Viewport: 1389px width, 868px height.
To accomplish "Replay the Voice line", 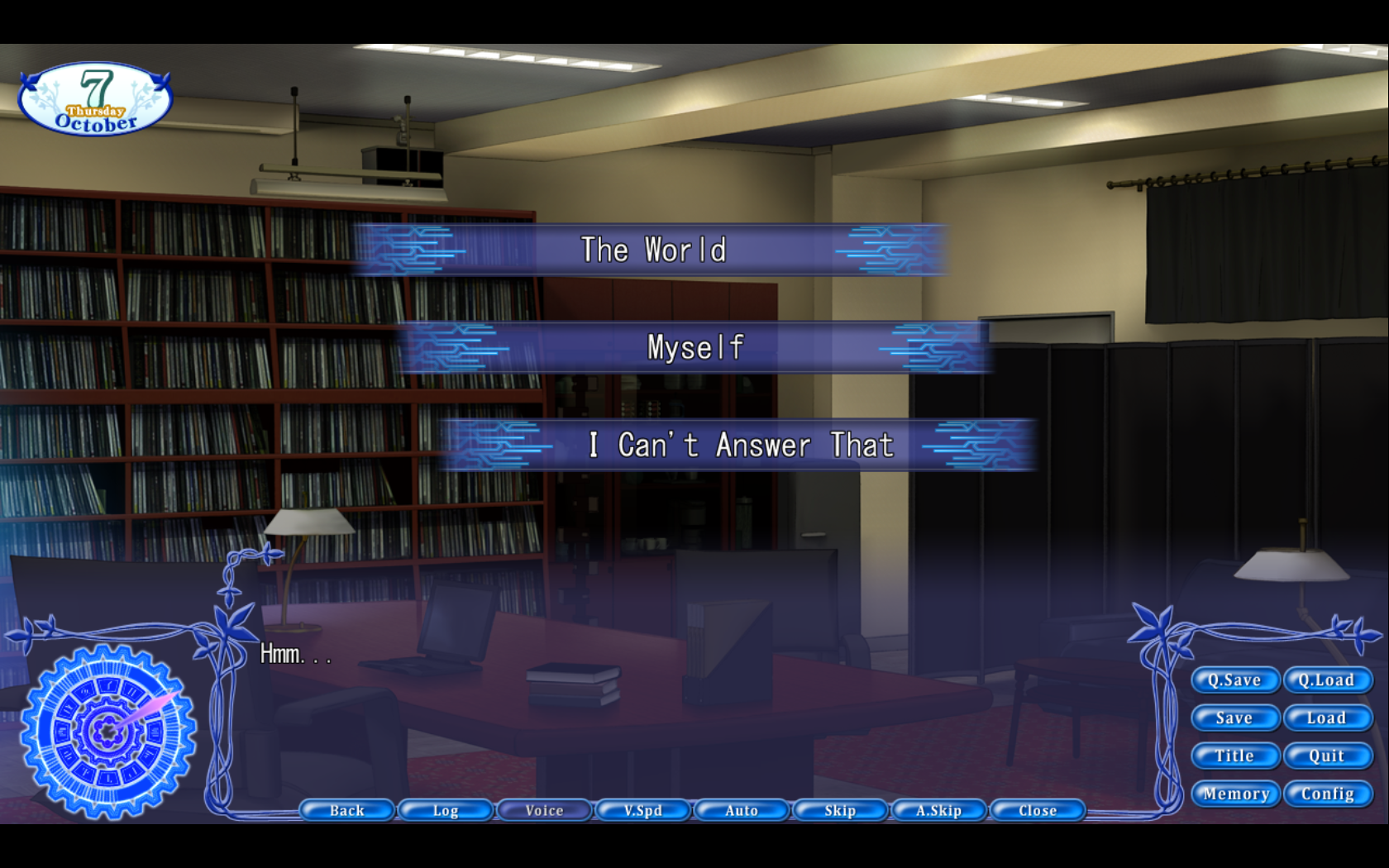I will (544, 811).
